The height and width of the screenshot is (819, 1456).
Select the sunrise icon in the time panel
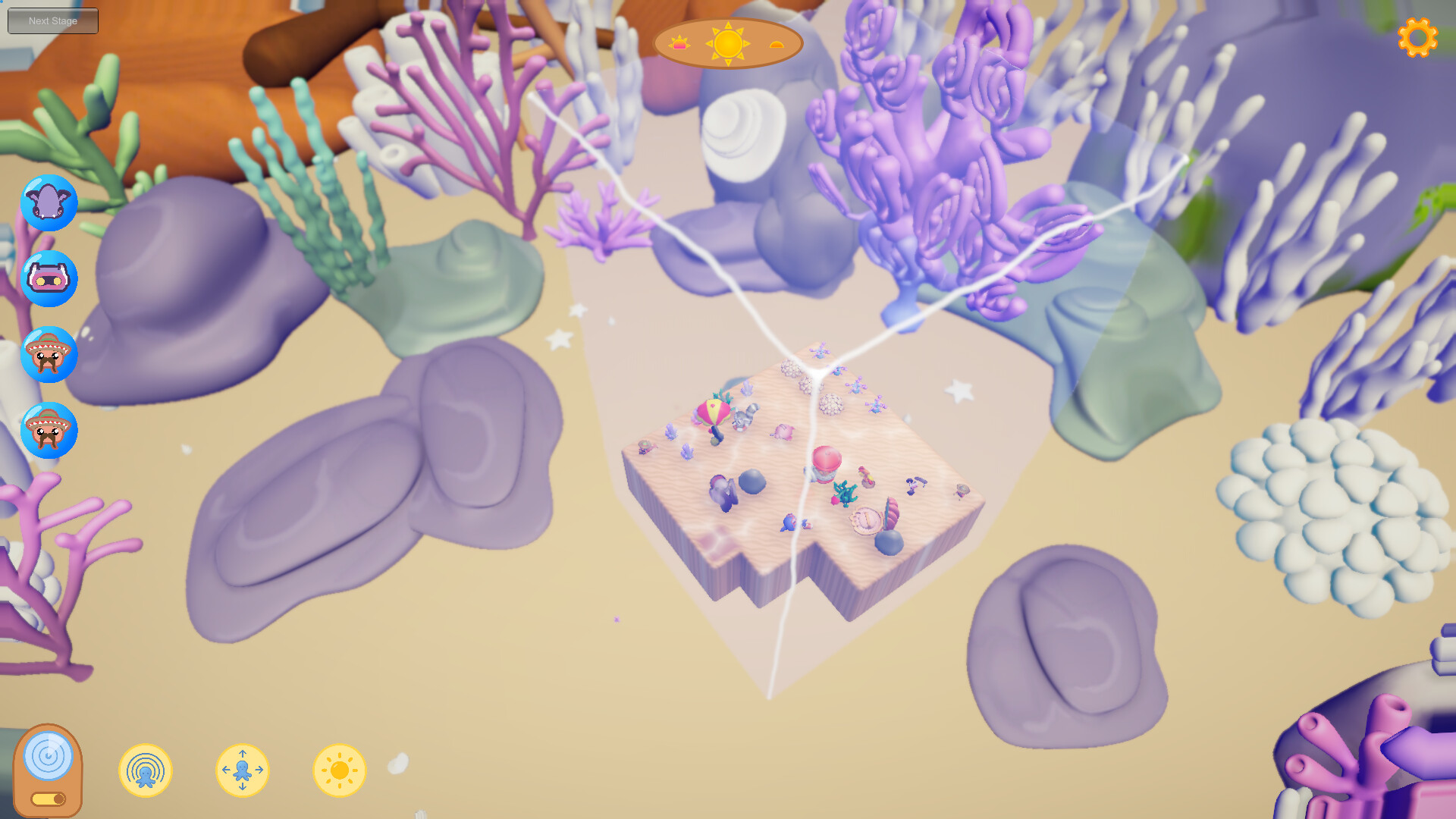tap(680, 43)
